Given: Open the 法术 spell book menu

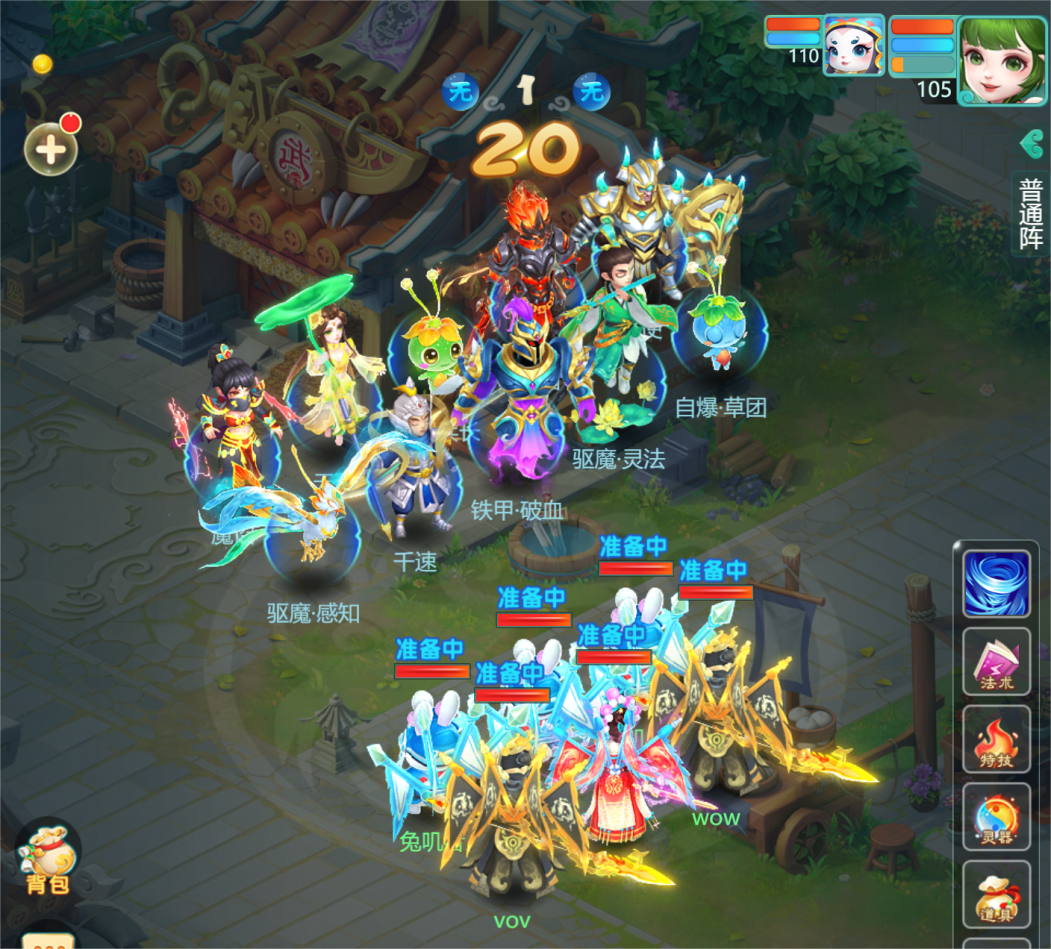Looking at the screenshot, I should [x=996, y=661].
